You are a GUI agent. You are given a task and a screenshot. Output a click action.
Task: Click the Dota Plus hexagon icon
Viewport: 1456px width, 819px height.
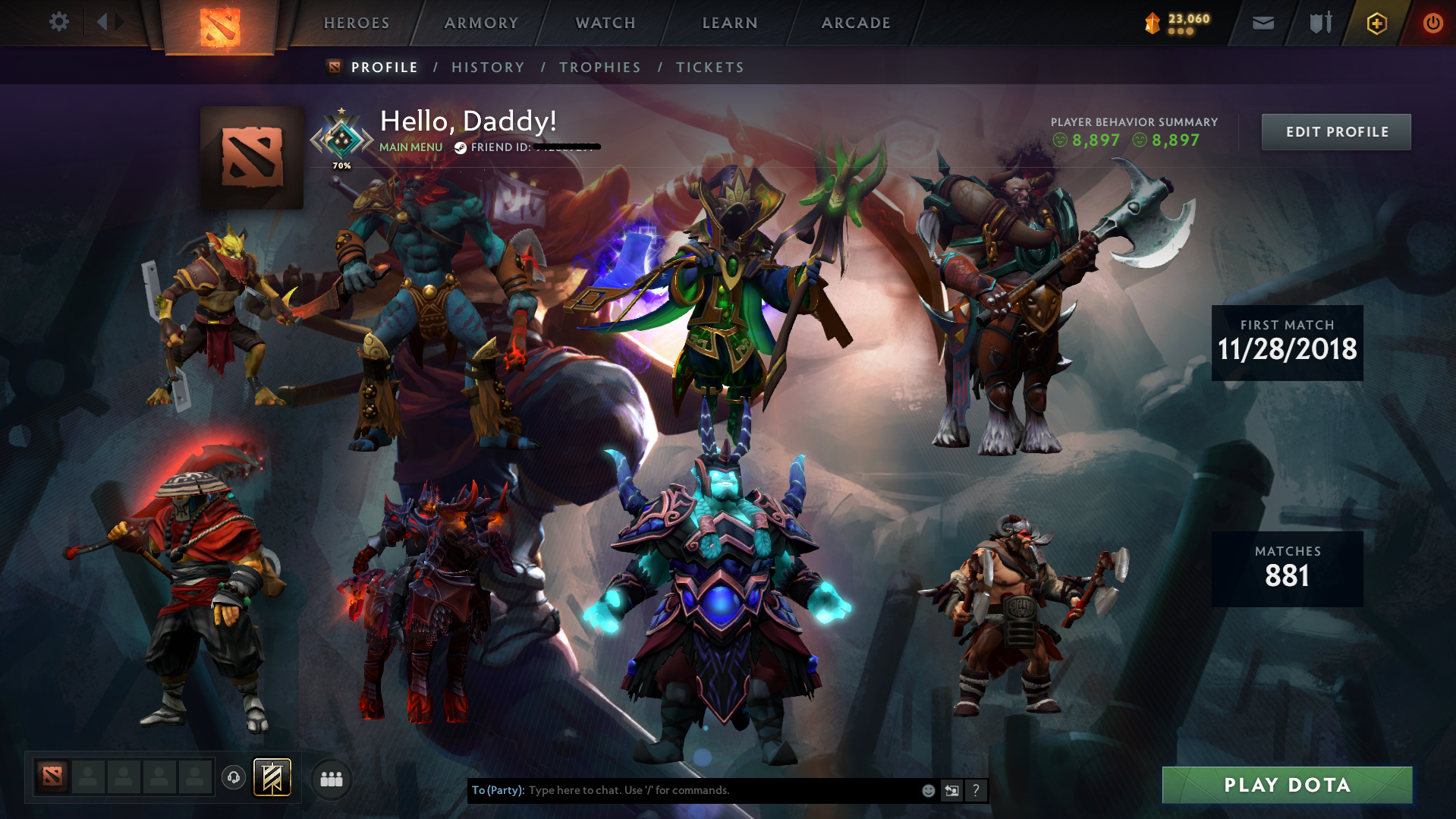click(1376, 23)
